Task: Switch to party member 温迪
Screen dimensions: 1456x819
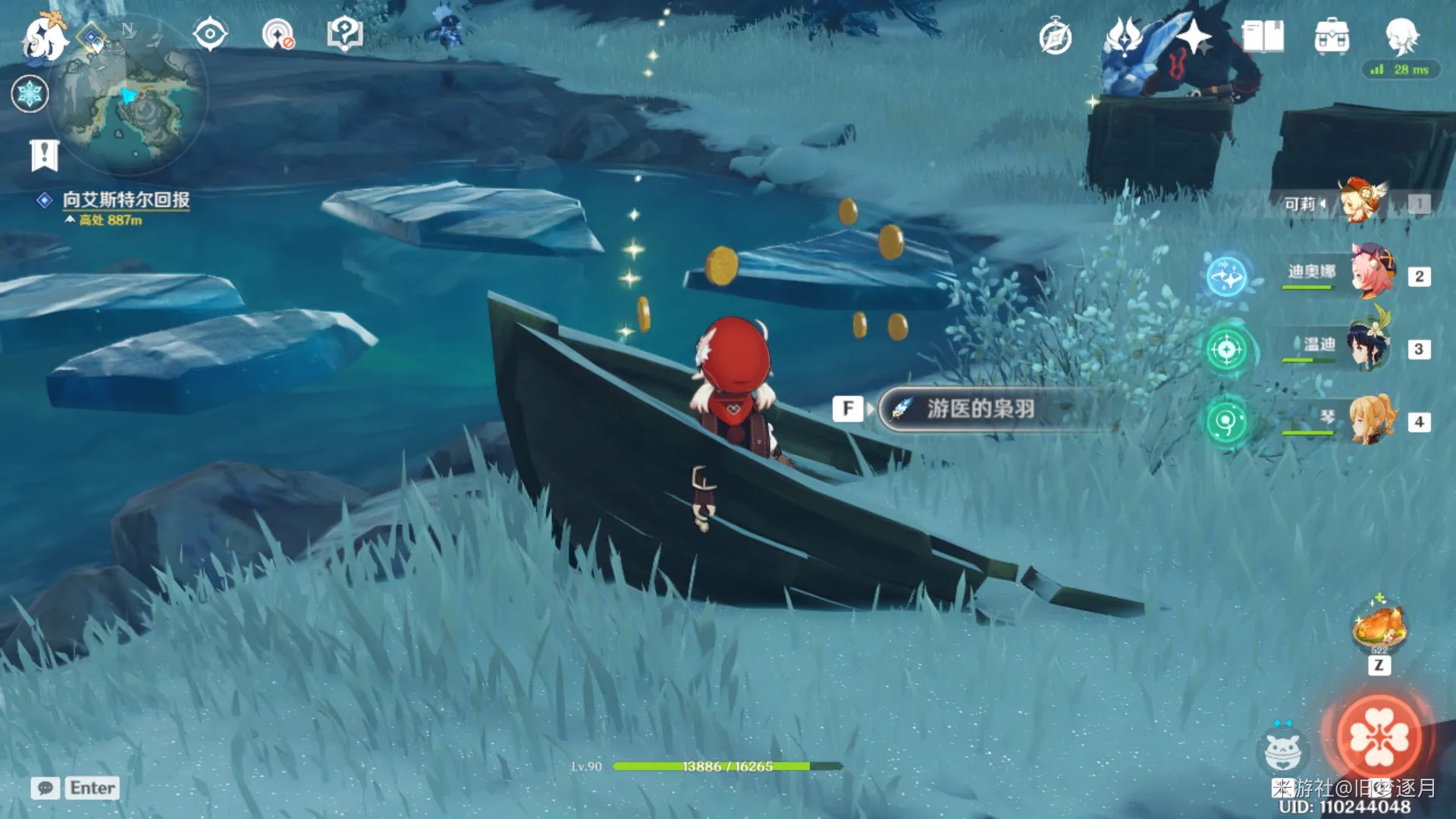Action: (1368, 347)
